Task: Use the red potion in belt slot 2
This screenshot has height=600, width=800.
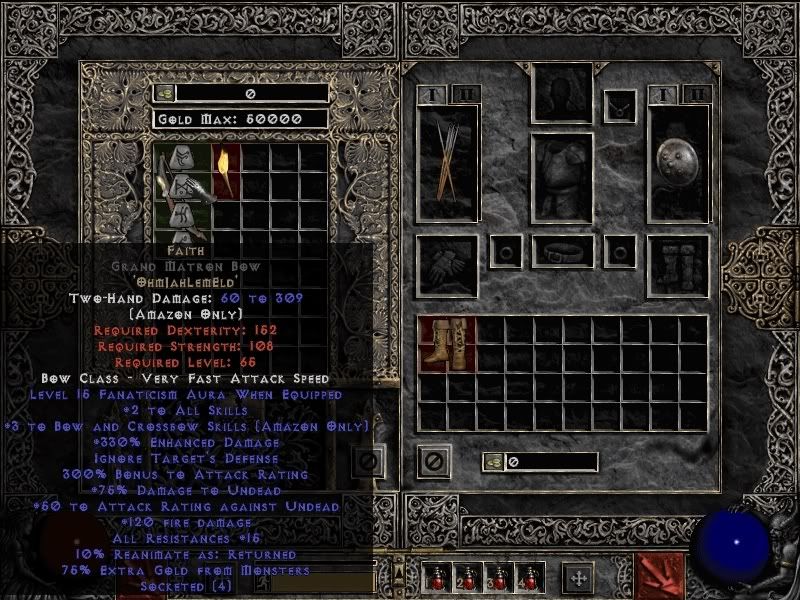Action: (465, 578)
